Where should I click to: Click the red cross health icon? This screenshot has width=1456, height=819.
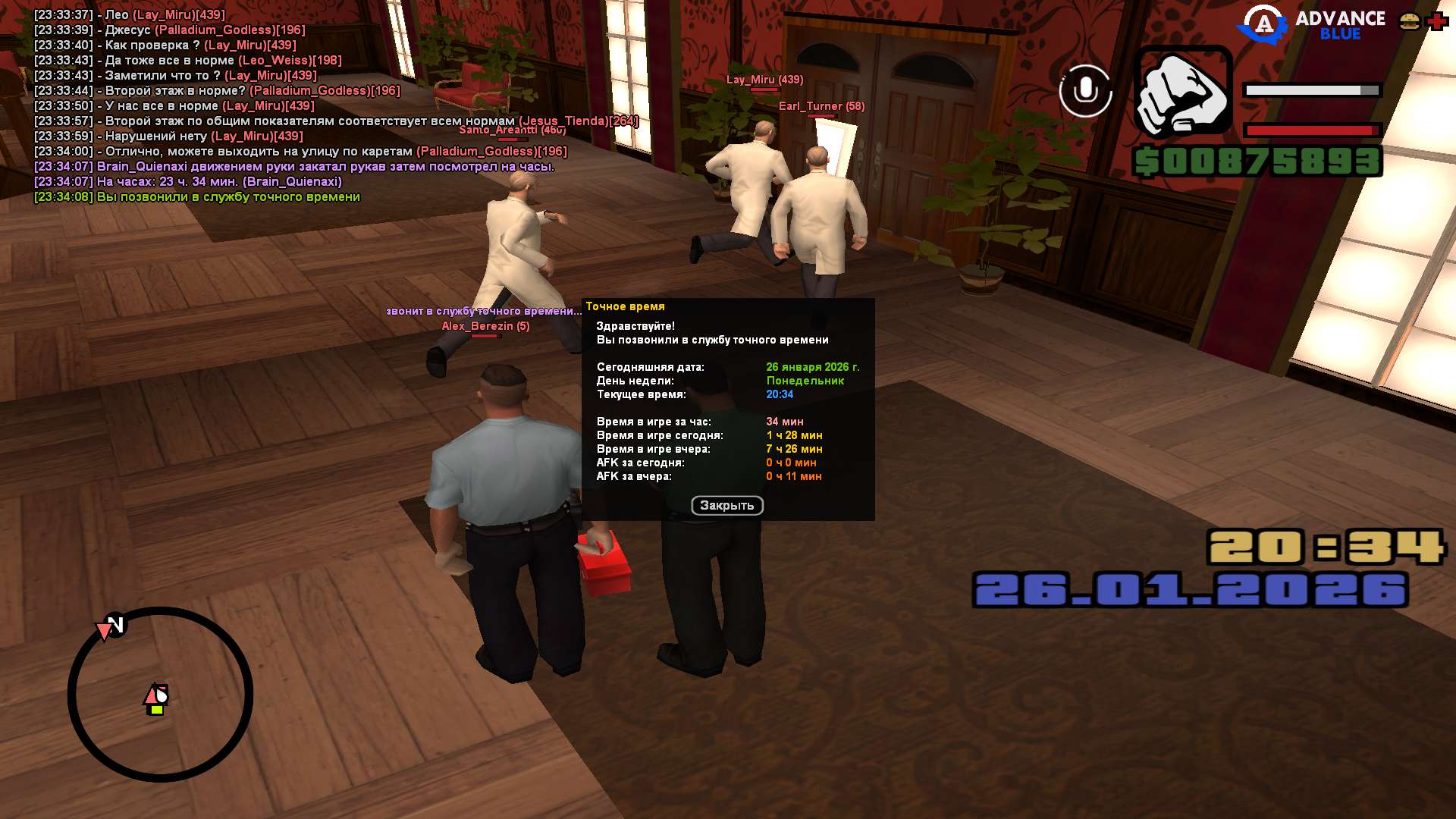(1436, 21)
